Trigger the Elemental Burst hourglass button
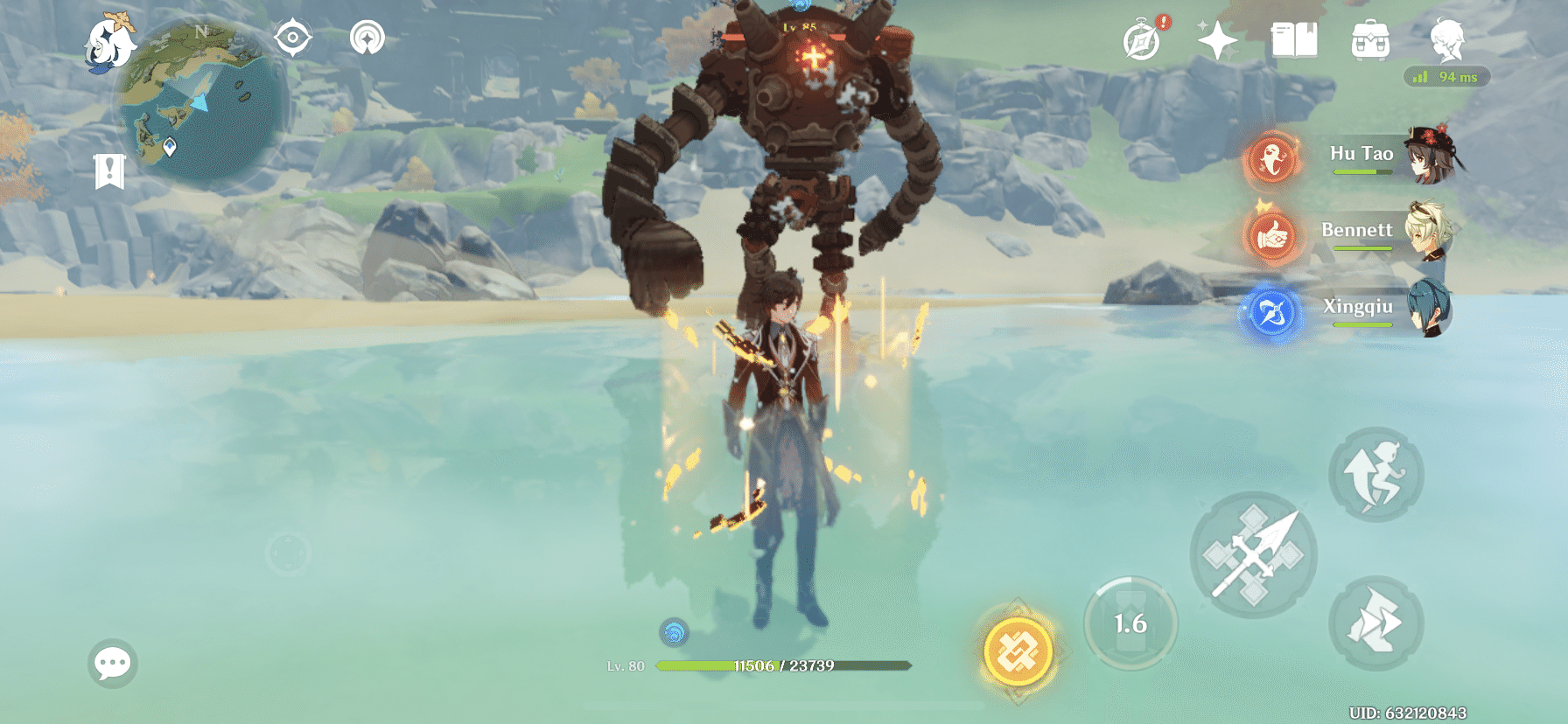The image size is (1568, 724). pos(1129,623)
